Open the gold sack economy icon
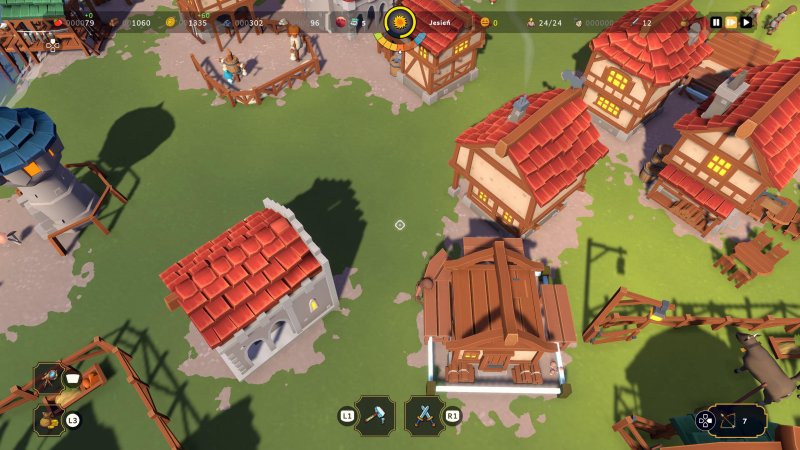The image size is (800, 450). (47, 420)
